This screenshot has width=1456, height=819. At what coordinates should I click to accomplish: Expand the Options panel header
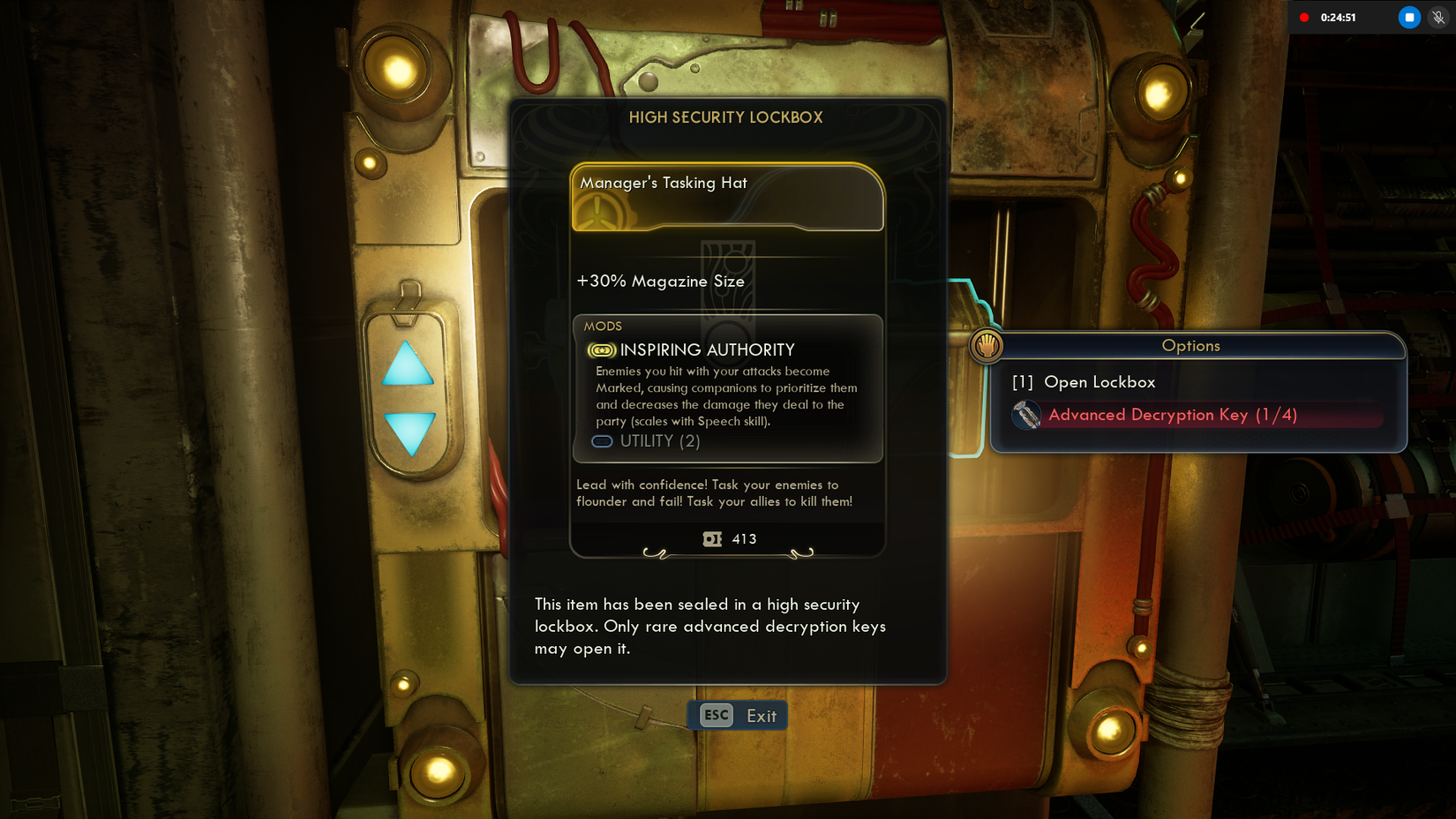click(x=1191, y=346)
